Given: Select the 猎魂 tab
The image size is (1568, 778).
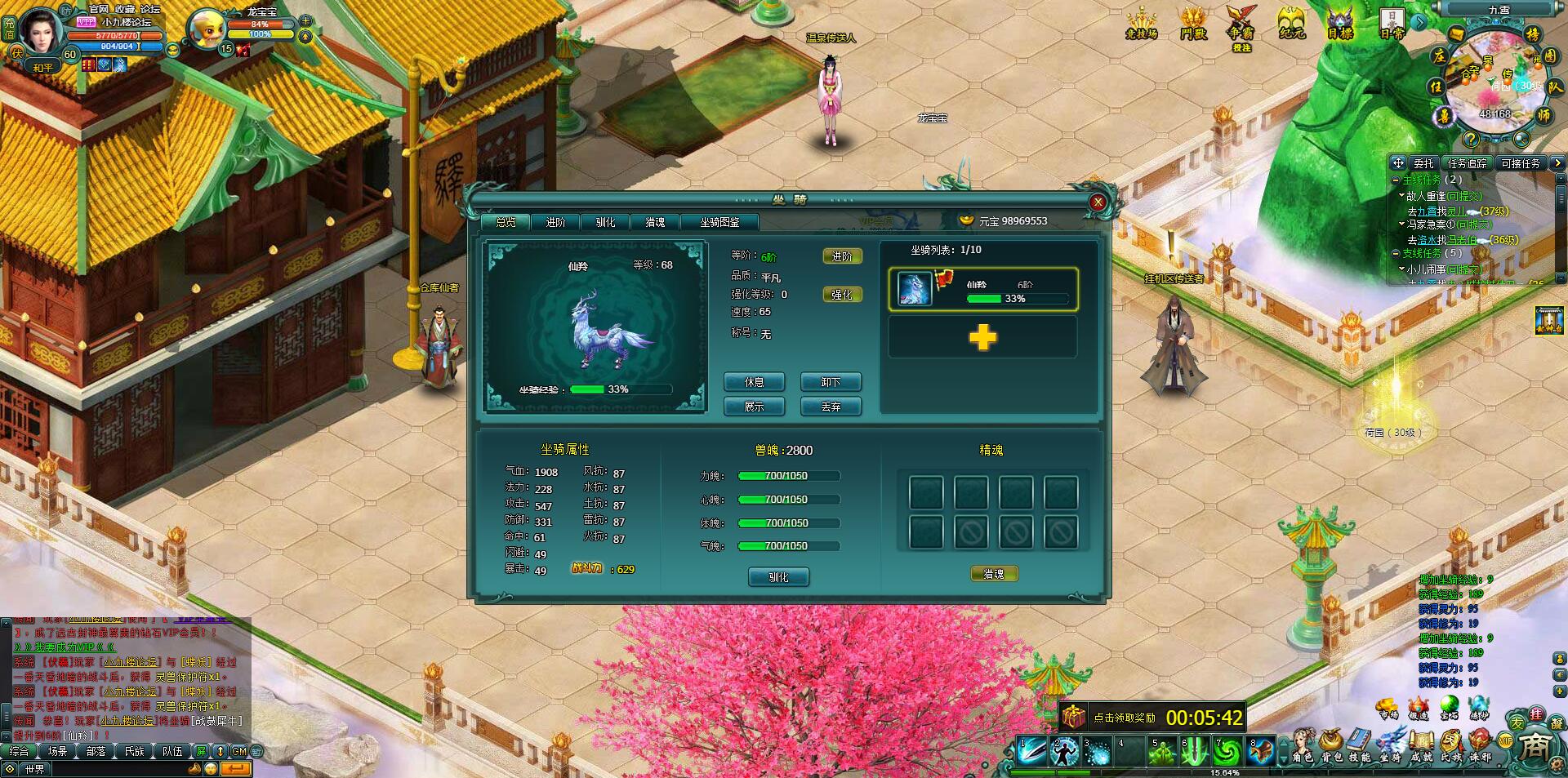Looking at the screenshot, I should pyautogui.click(x=655, y=222).
